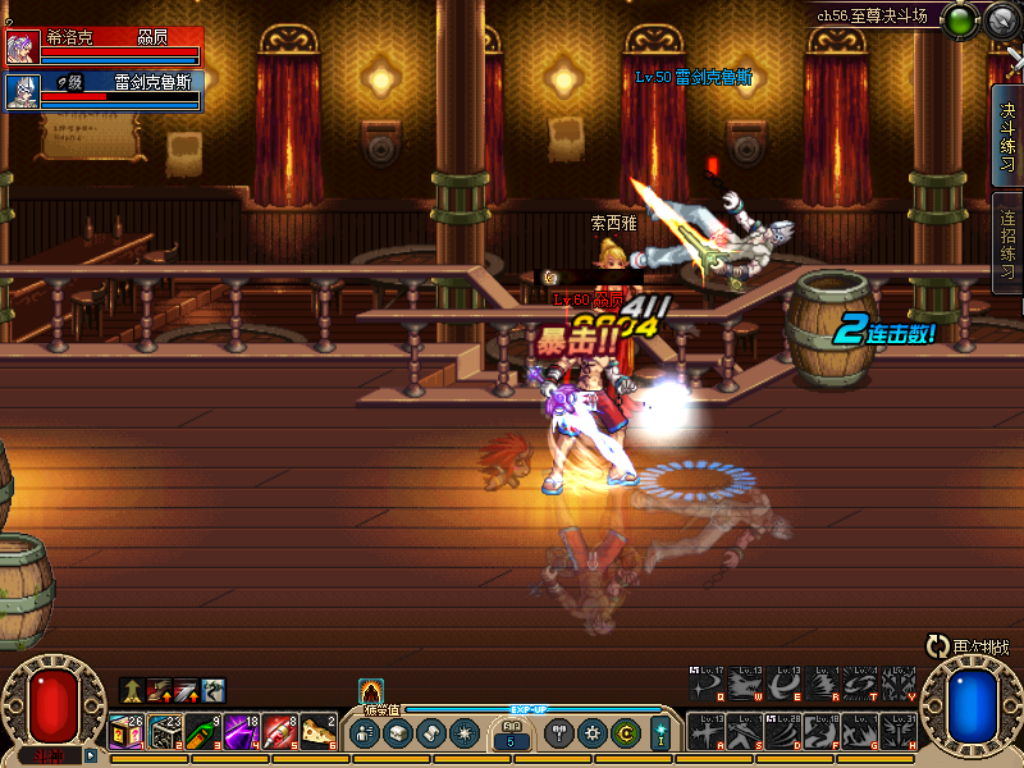Switch to the 决斗练习 duel practice tab
Screen dimensions: 1024x768
pyautogui.click(x=1008, y=137)
